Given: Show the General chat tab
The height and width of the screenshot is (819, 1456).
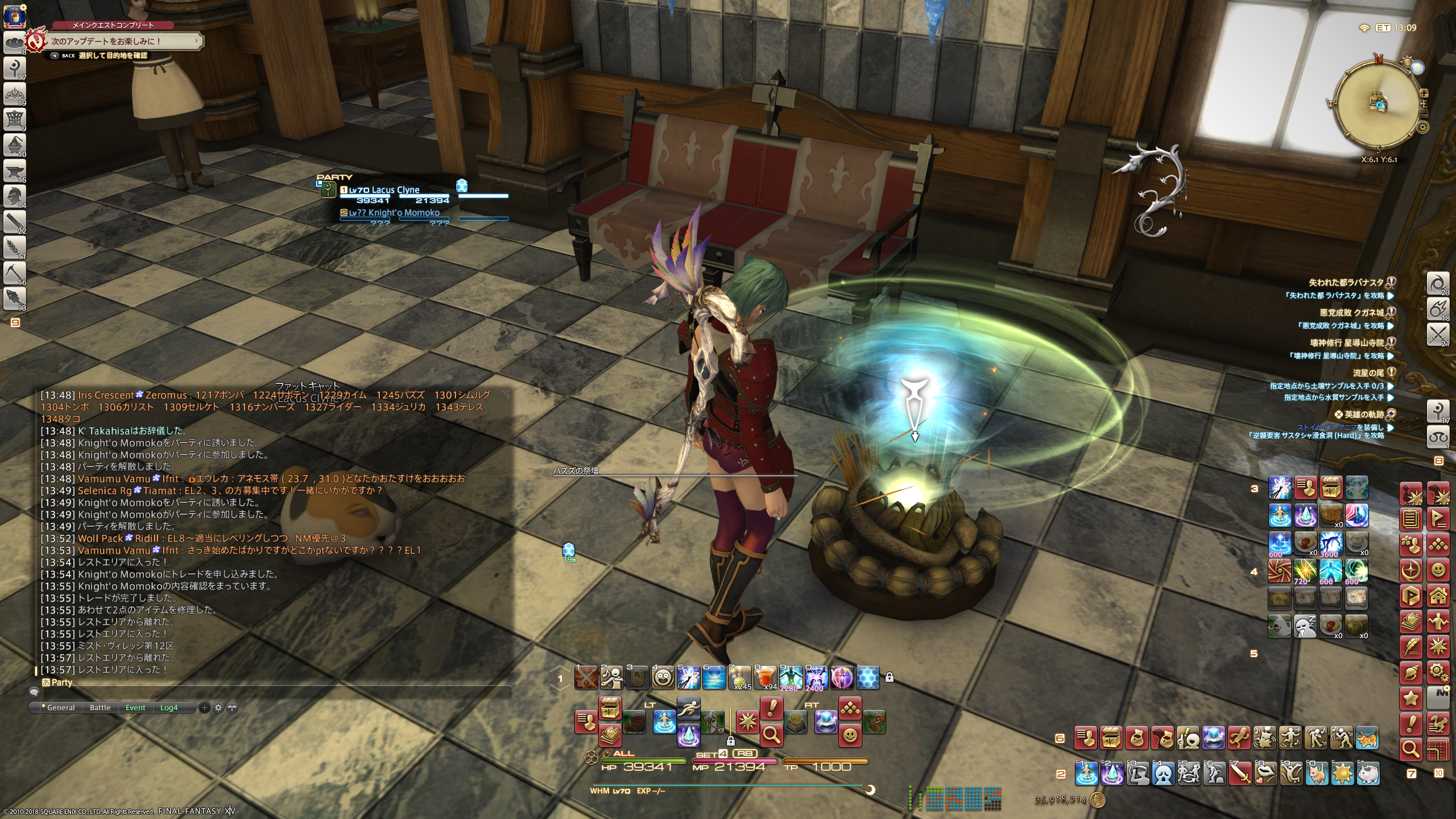Looking at the screenshot, I should (x=60, y=708).
